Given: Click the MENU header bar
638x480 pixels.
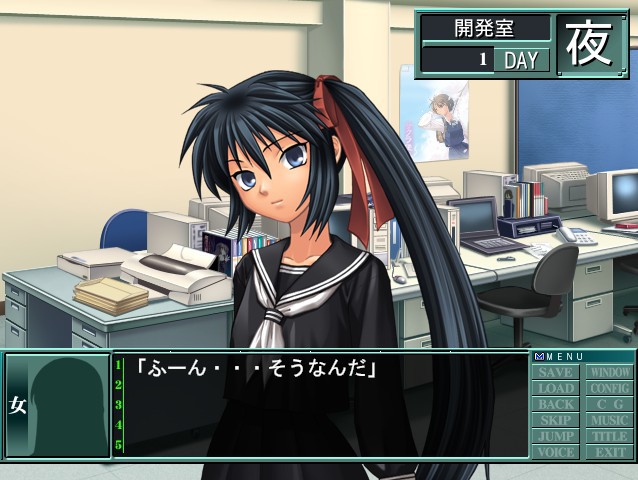Looking at the screenshot, I should click(582, 356).
